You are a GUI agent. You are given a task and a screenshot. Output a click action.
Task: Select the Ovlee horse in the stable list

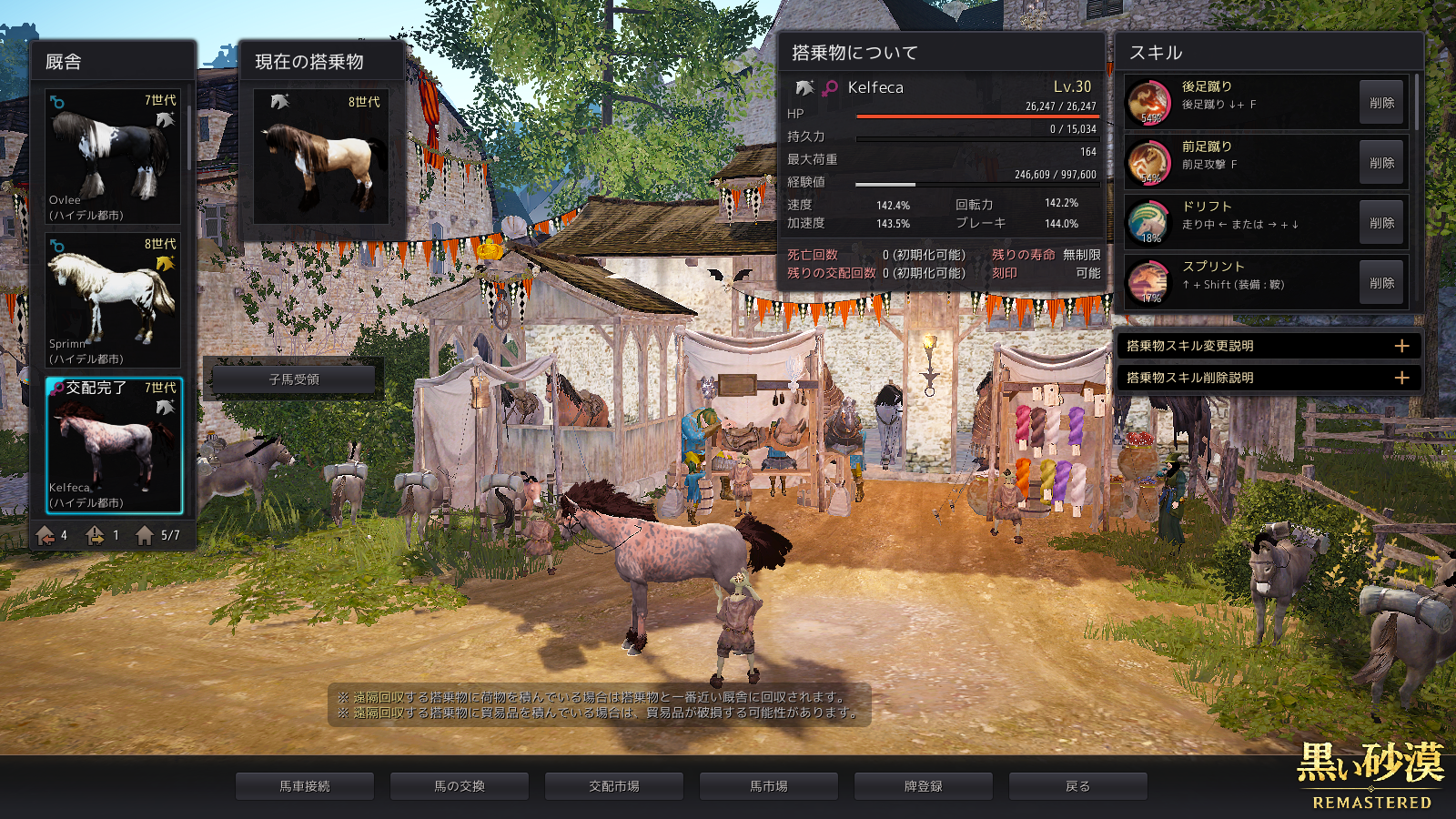click(113, 156)
